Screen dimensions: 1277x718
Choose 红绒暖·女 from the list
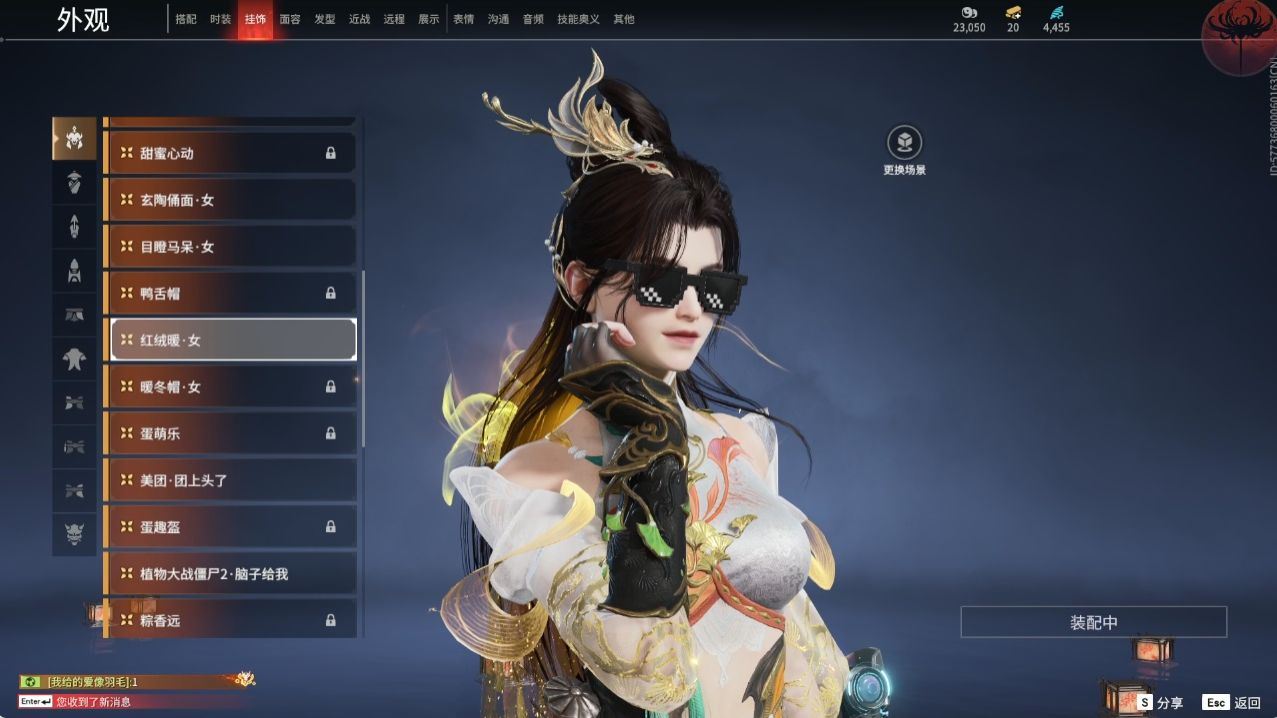tap(232, 340)
